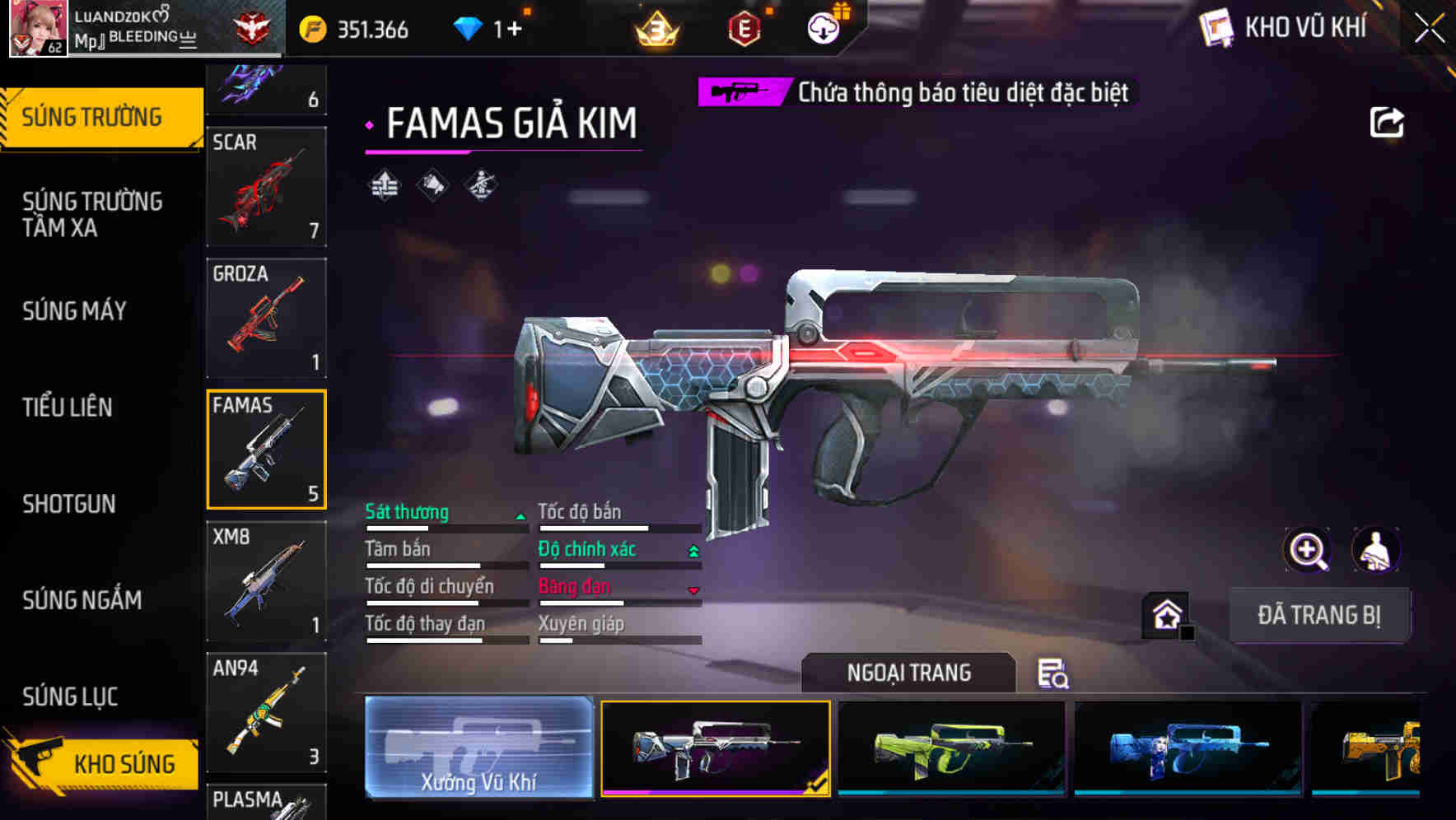Expand the Độ chính xác double-arrow indicator
1456x820 pixels.
click(693, 550)
